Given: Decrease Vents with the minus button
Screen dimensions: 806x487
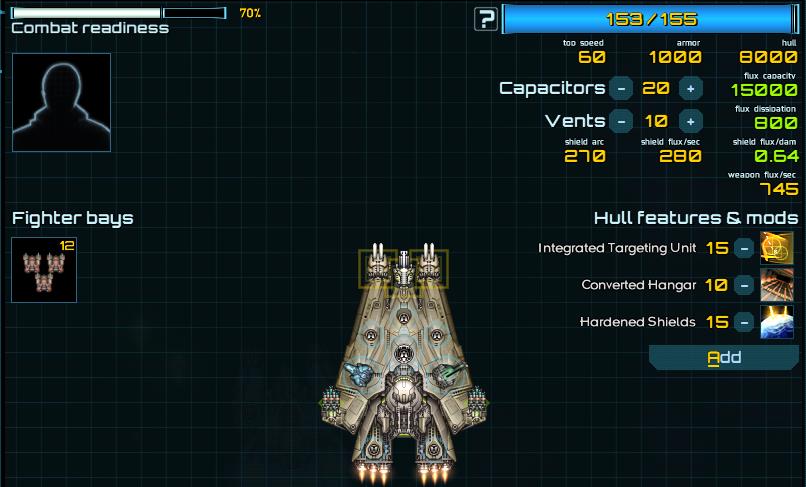Looking at the screenshot, I should coord(621,121).
